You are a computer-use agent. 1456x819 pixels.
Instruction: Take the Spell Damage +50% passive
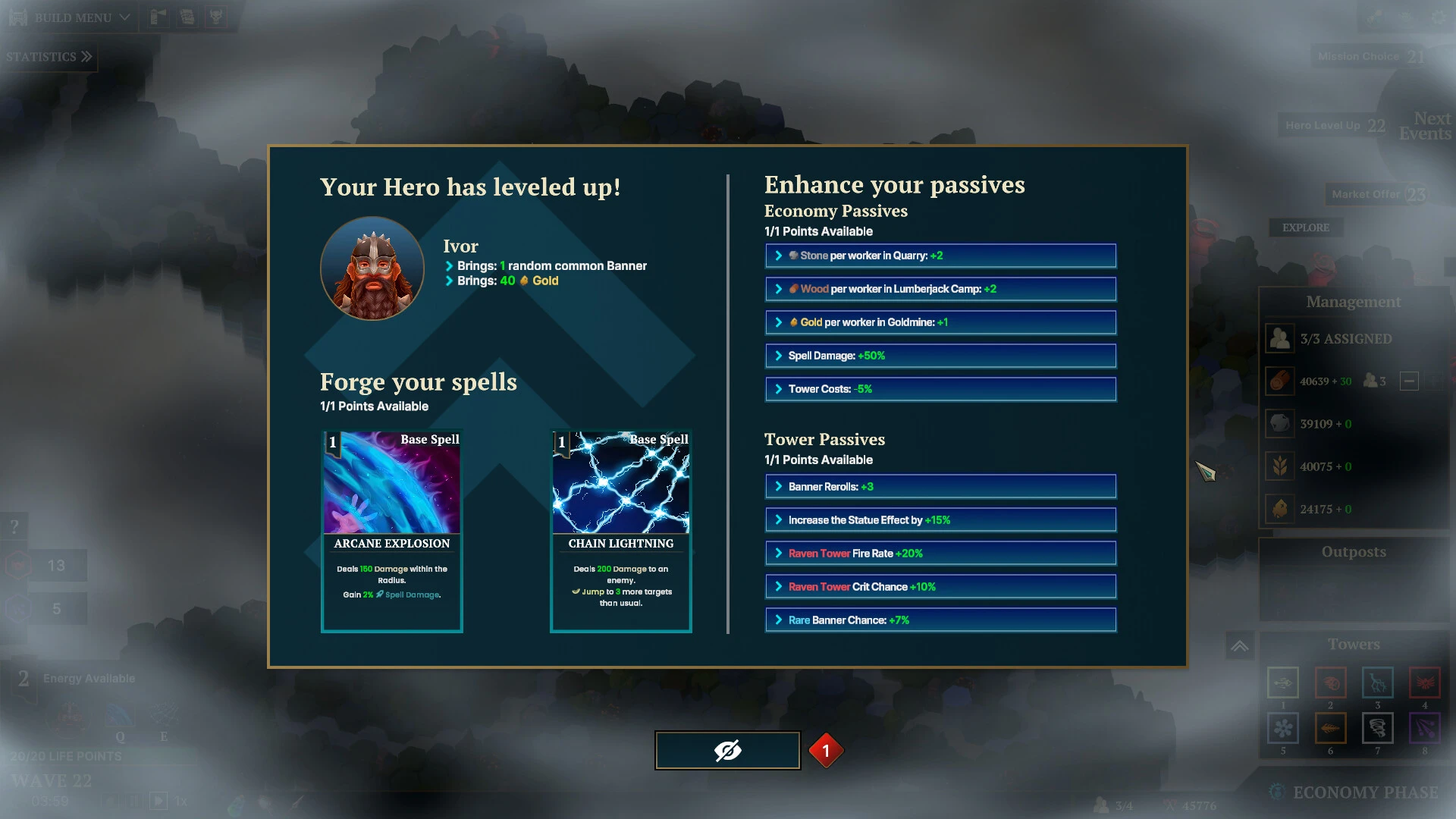click(x=940, y=356)
